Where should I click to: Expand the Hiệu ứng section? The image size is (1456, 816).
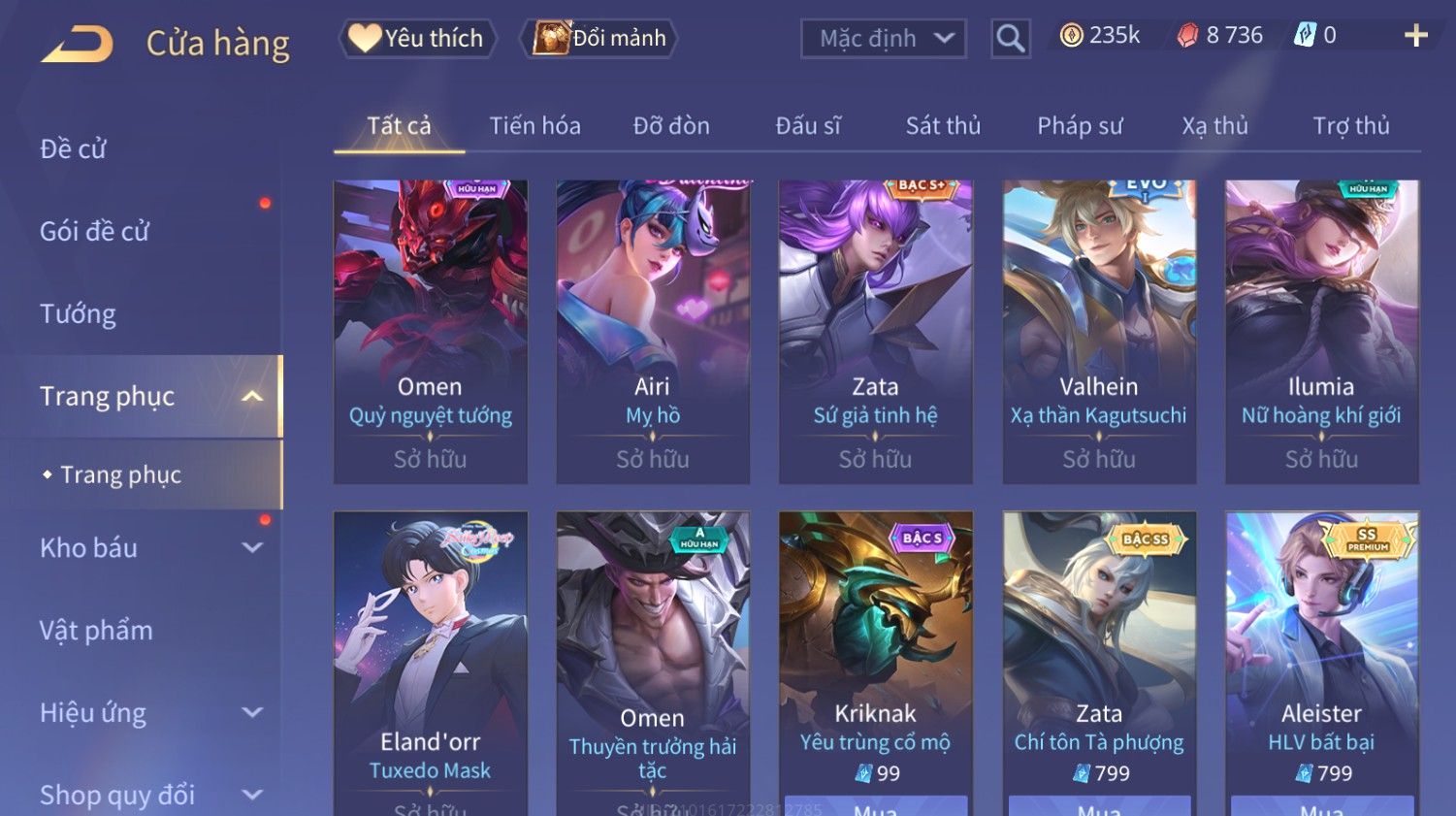pyautogui.click(x=146, y=712)
